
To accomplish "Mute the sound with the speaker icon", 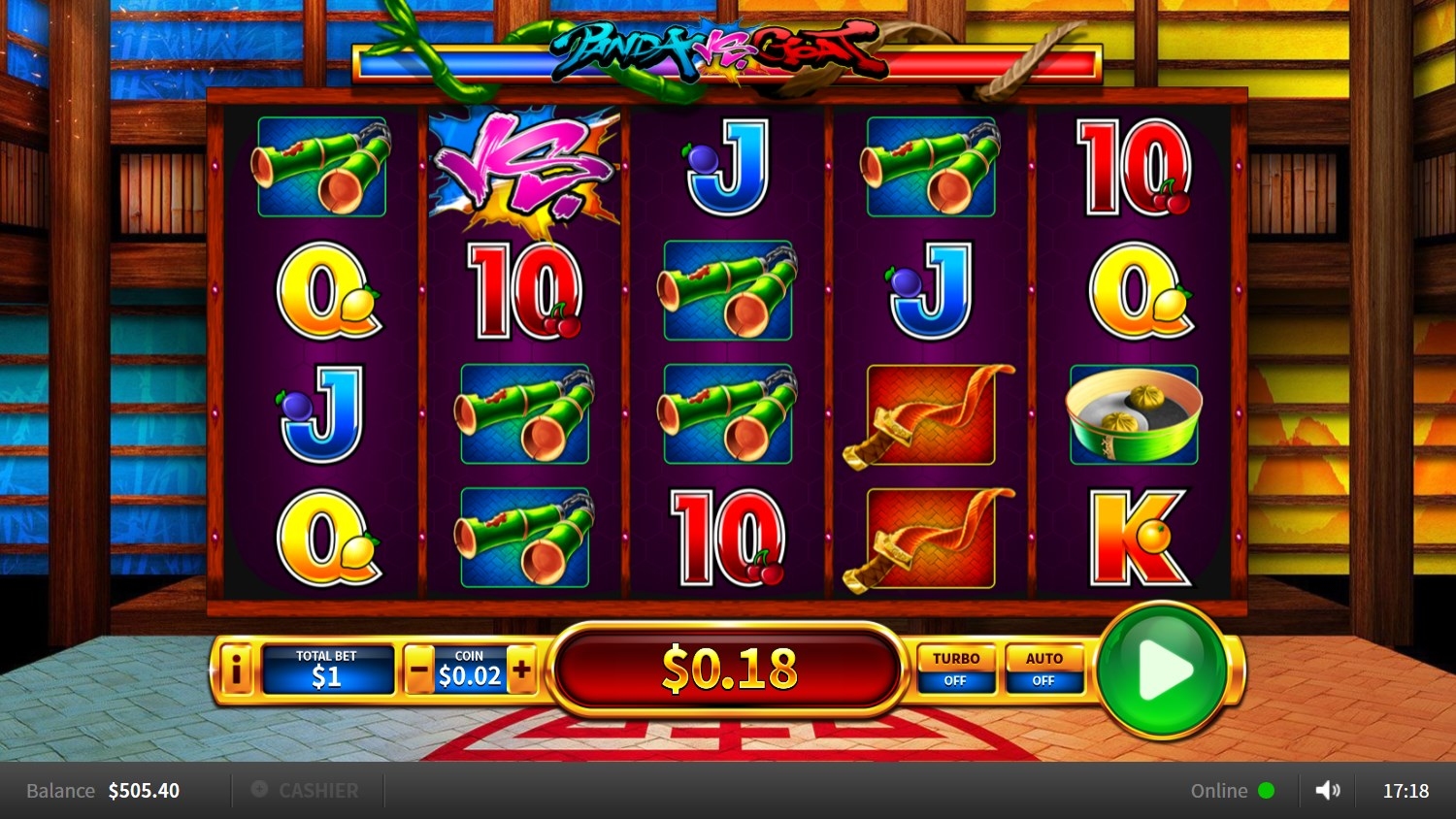I will pos(1327,791).
